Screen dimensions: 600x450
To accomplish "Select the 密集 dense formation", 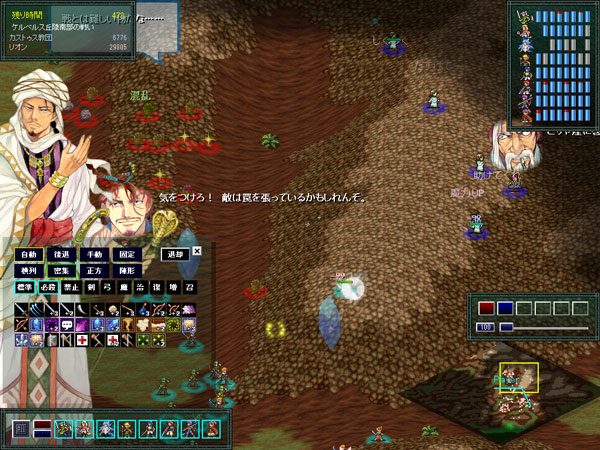I will (62, 271).
